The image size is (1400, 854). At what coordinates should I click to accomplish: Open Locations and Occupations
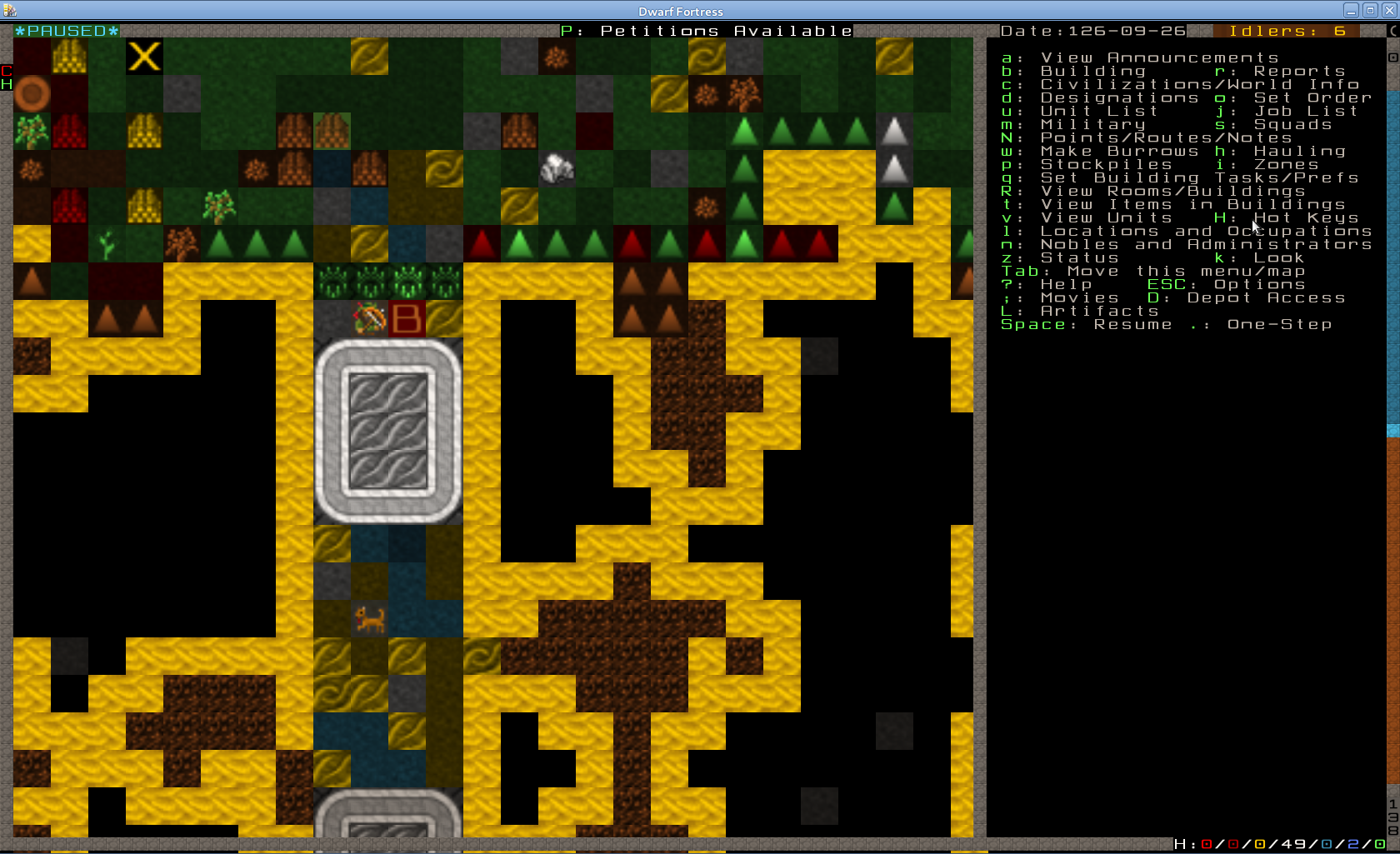(x=1205, y=231)
